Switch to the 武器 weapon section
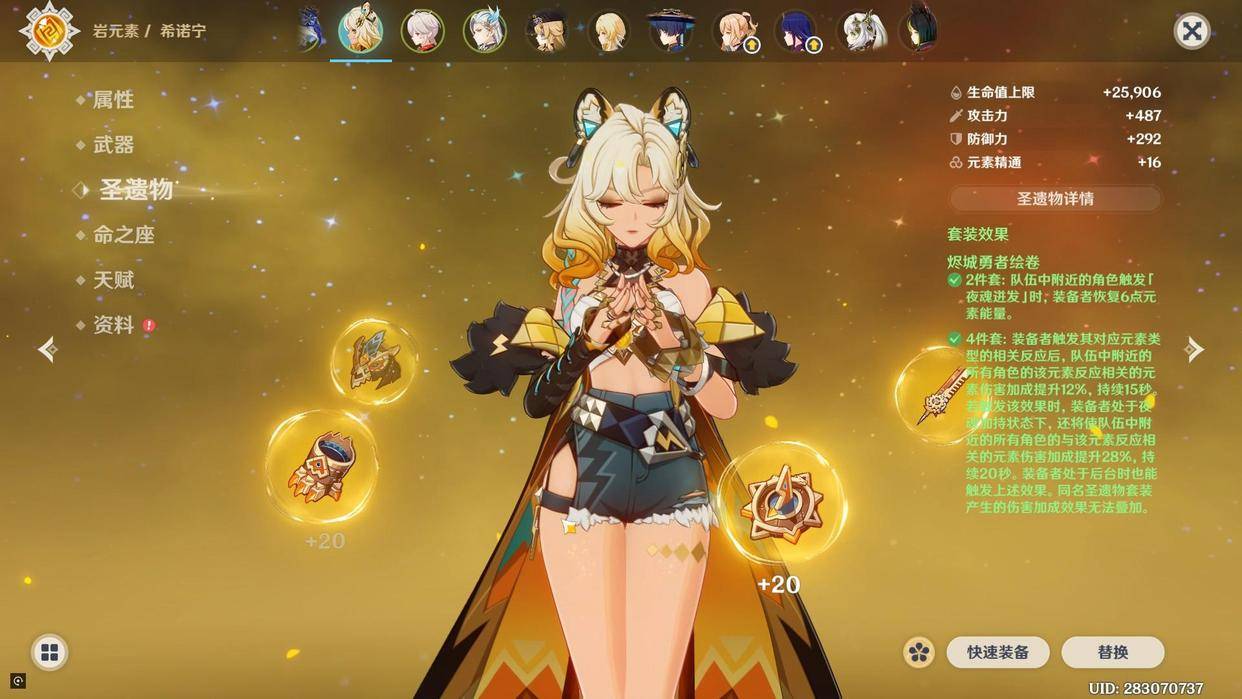 coord(113,145)
